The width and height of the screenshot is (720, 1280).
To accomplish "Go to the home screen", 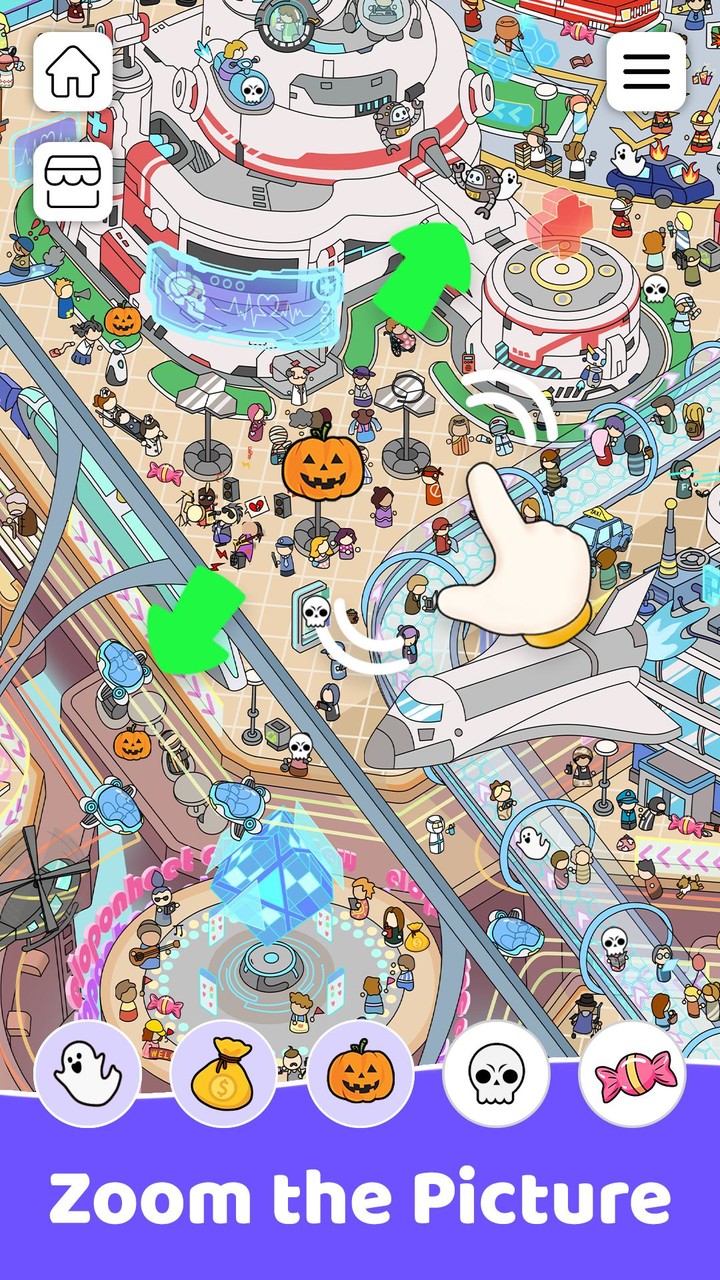I will (x=73, y=72).
